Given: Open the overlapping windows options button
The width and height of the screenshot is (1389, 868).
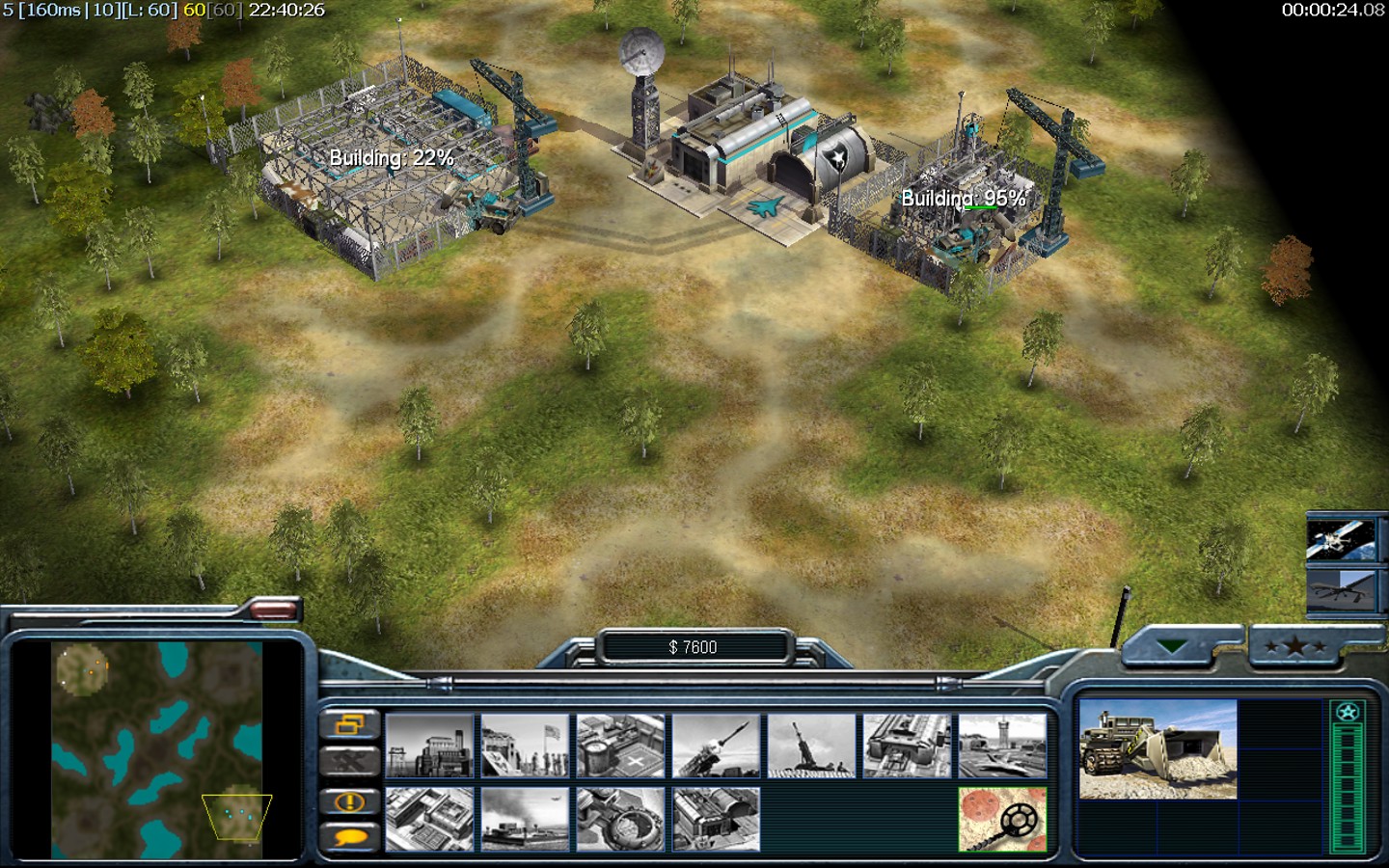Looking at the screenshot, I should pyautogui.click(x=349, y=723).
